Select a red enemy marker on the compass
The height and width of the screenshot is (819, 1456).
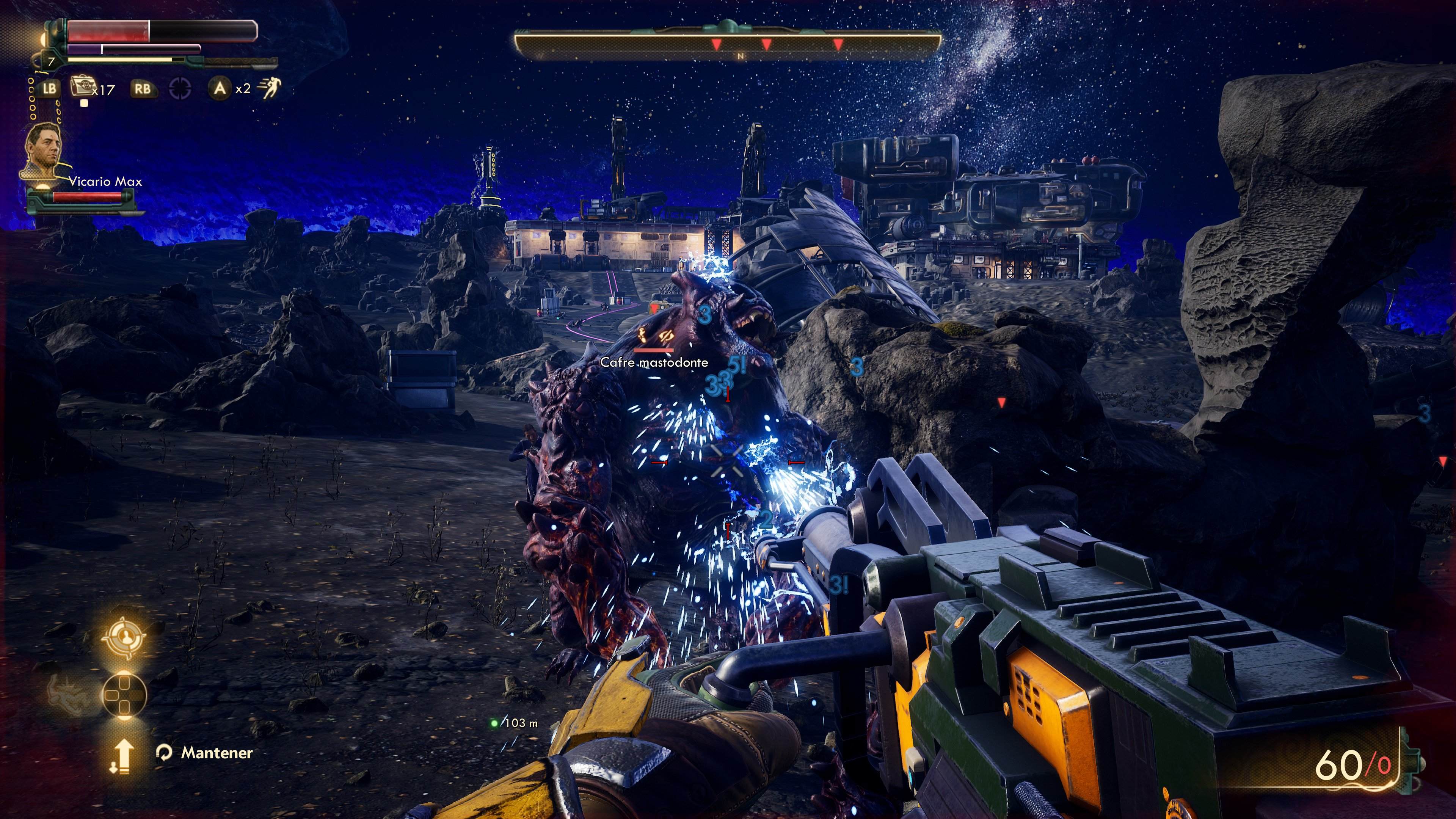[717, 45]
